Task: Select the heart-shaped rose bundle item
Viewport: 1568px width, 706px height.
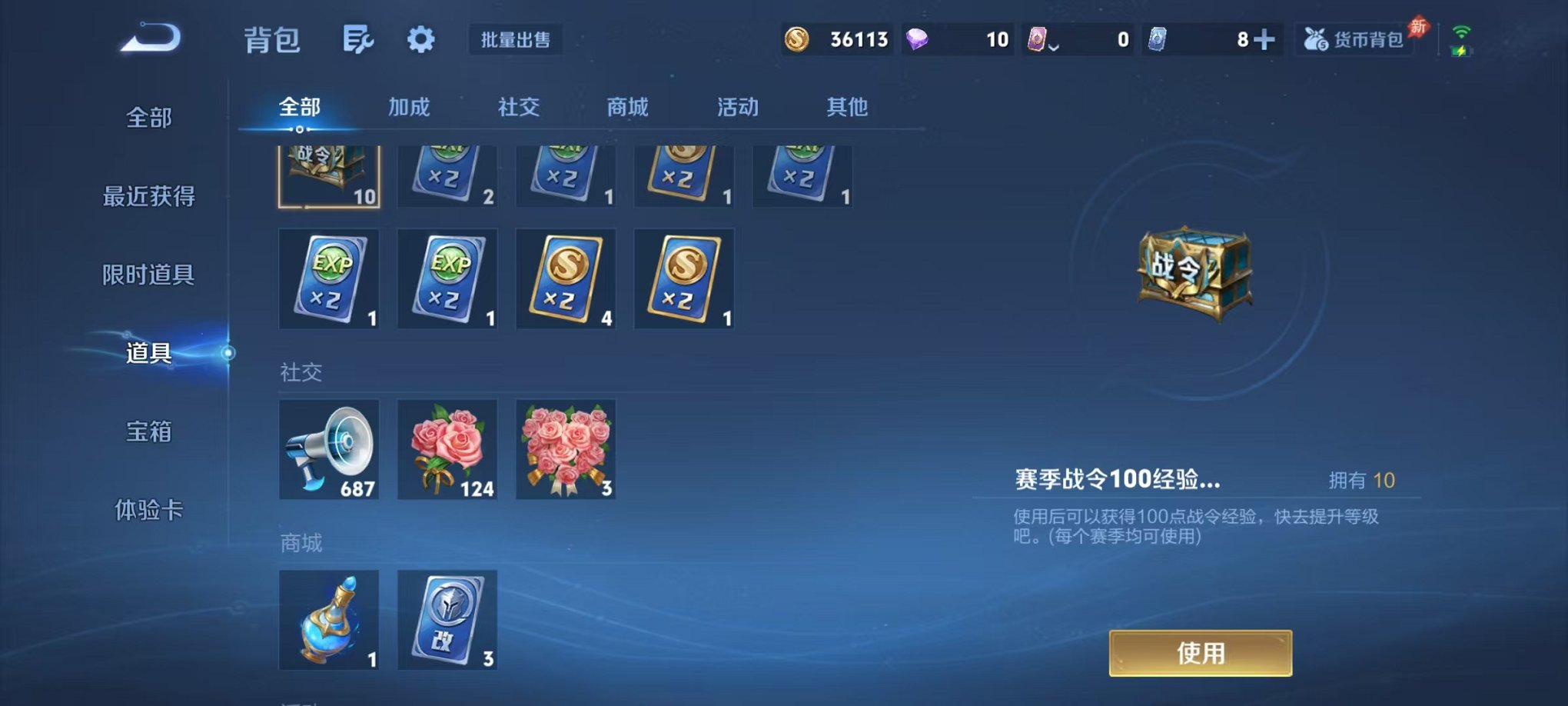Action: 566,450
